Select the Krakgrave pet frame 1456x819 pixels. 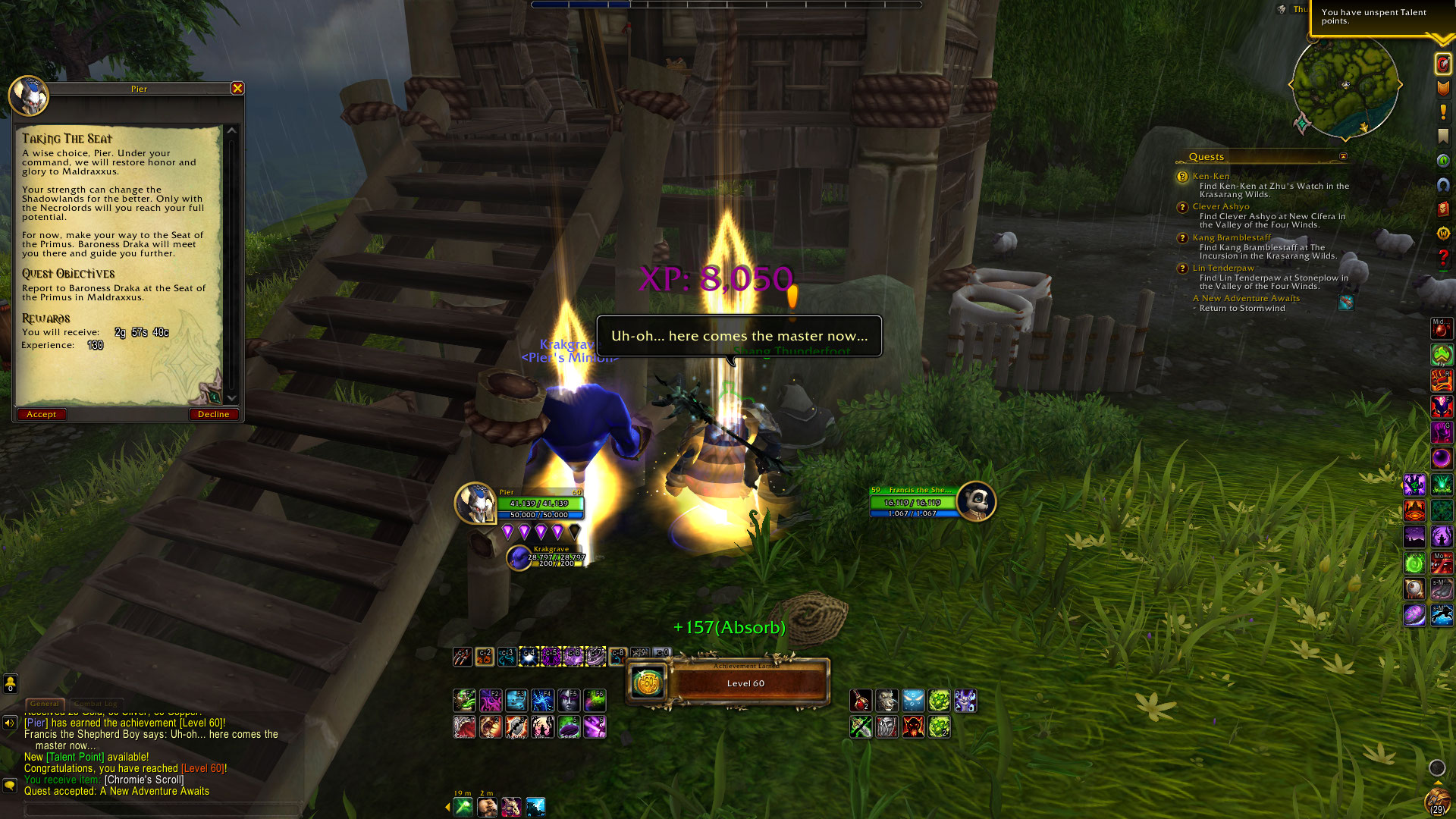[x=519, y=557]
